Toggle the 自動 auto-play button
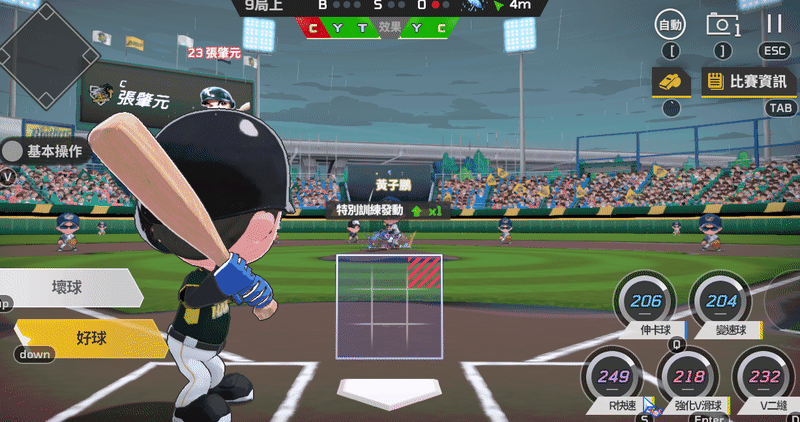 671,24
